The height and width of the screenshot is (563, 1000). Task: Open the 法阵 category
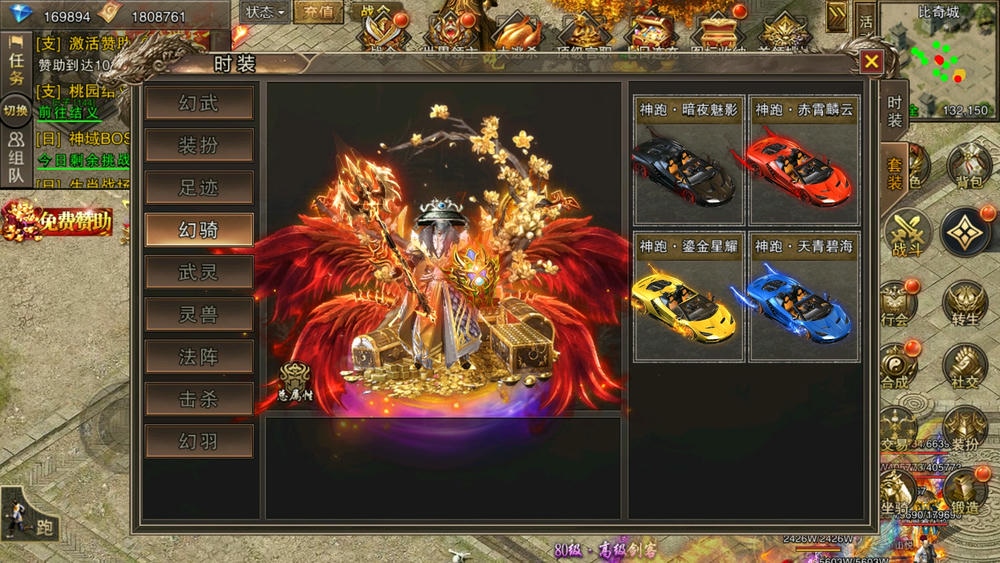click(199, 357)
